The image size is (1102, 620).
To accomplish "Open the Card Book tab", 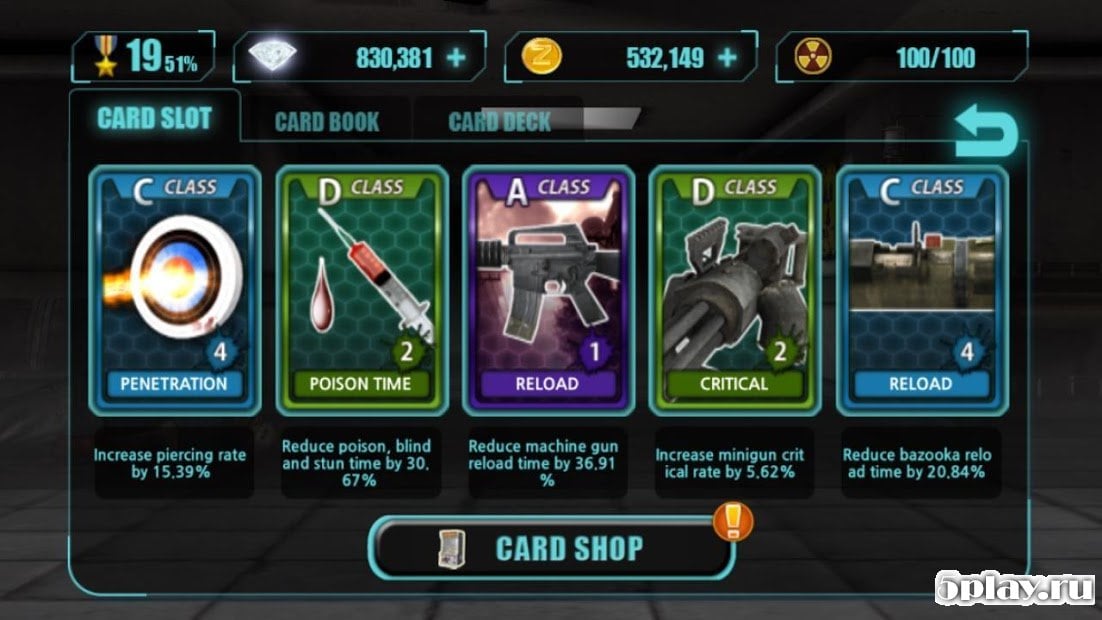I will (326, 122).
